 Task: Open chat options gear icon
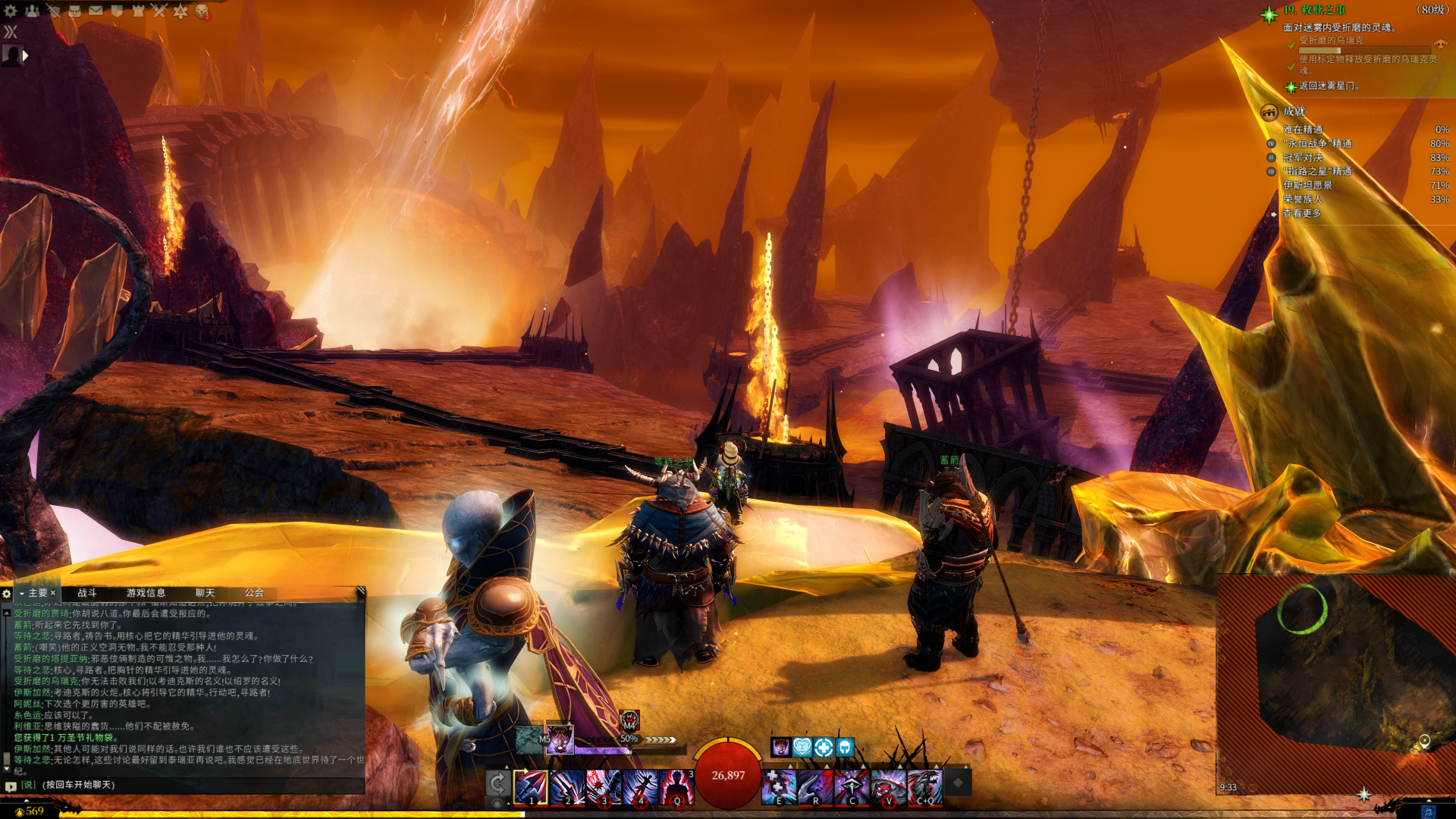pos(7,594)
